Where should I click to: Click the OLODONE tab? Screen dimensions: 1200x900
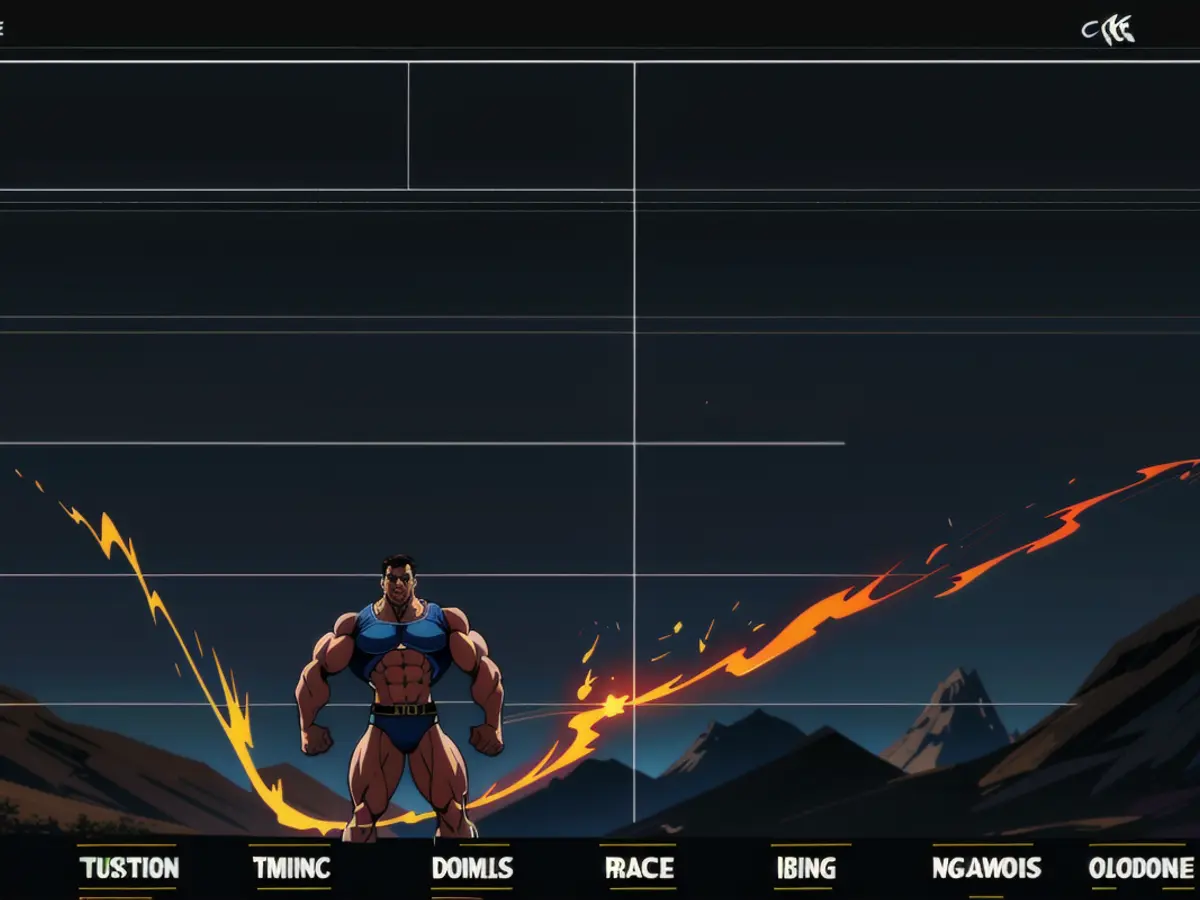point(1141,868)
